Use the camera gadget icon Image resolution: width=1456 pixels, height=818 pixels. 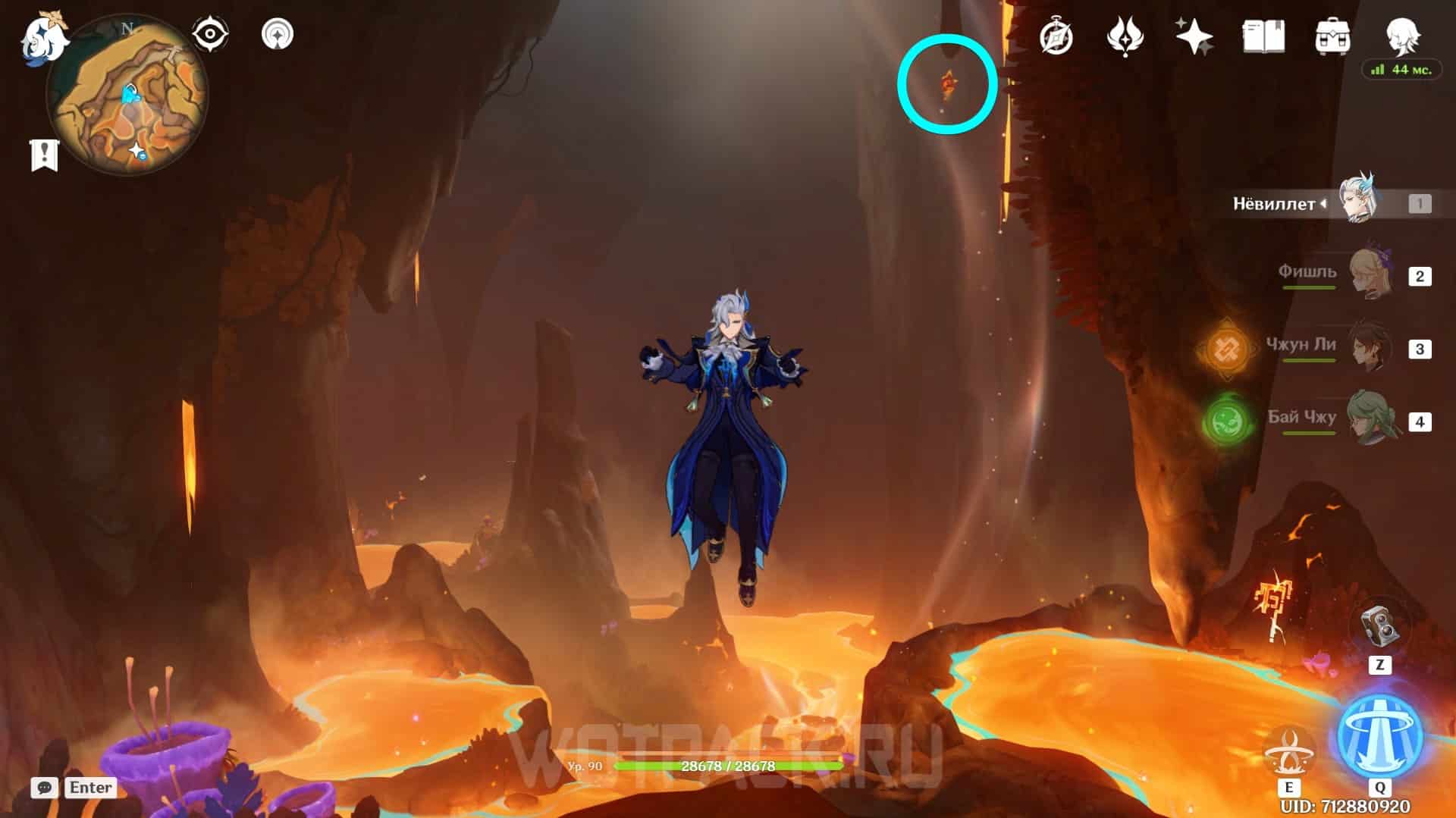click(x=1379, y=626)
